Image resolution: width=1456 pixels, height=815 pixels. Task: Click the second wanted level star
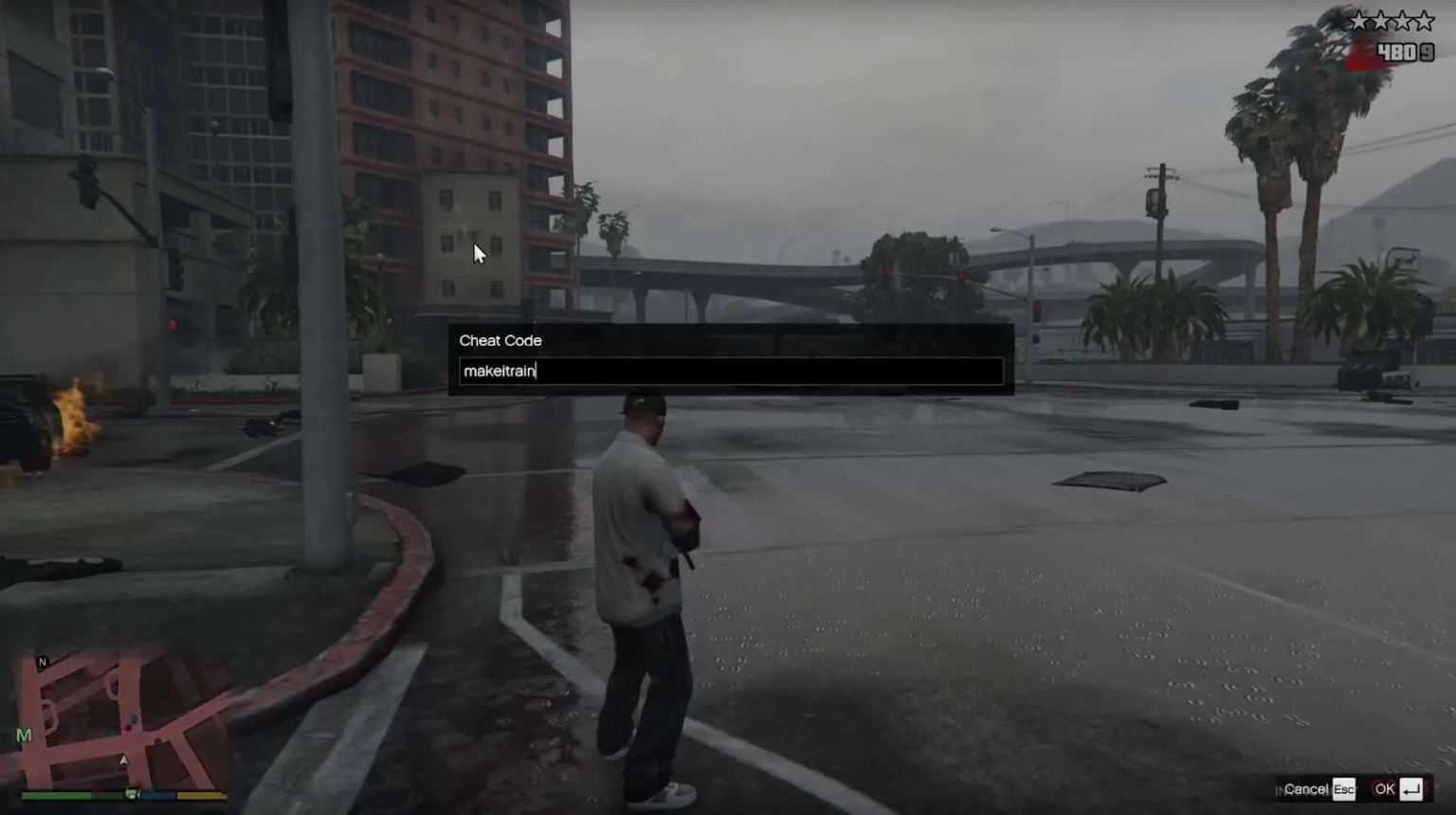(x=1380, y=21)
